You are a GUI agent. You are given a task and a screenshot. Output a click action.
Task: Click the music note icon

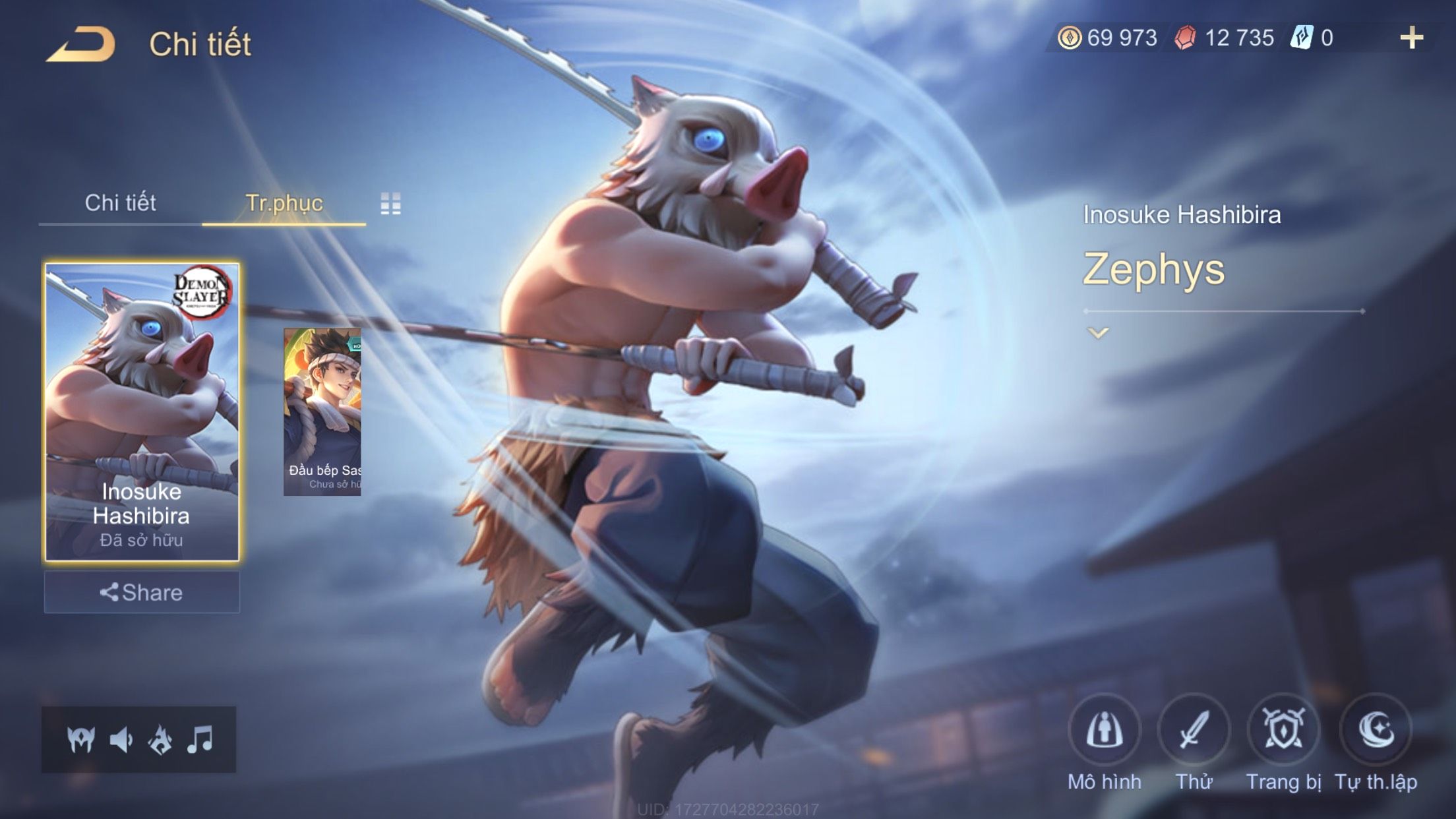[200, 740]
